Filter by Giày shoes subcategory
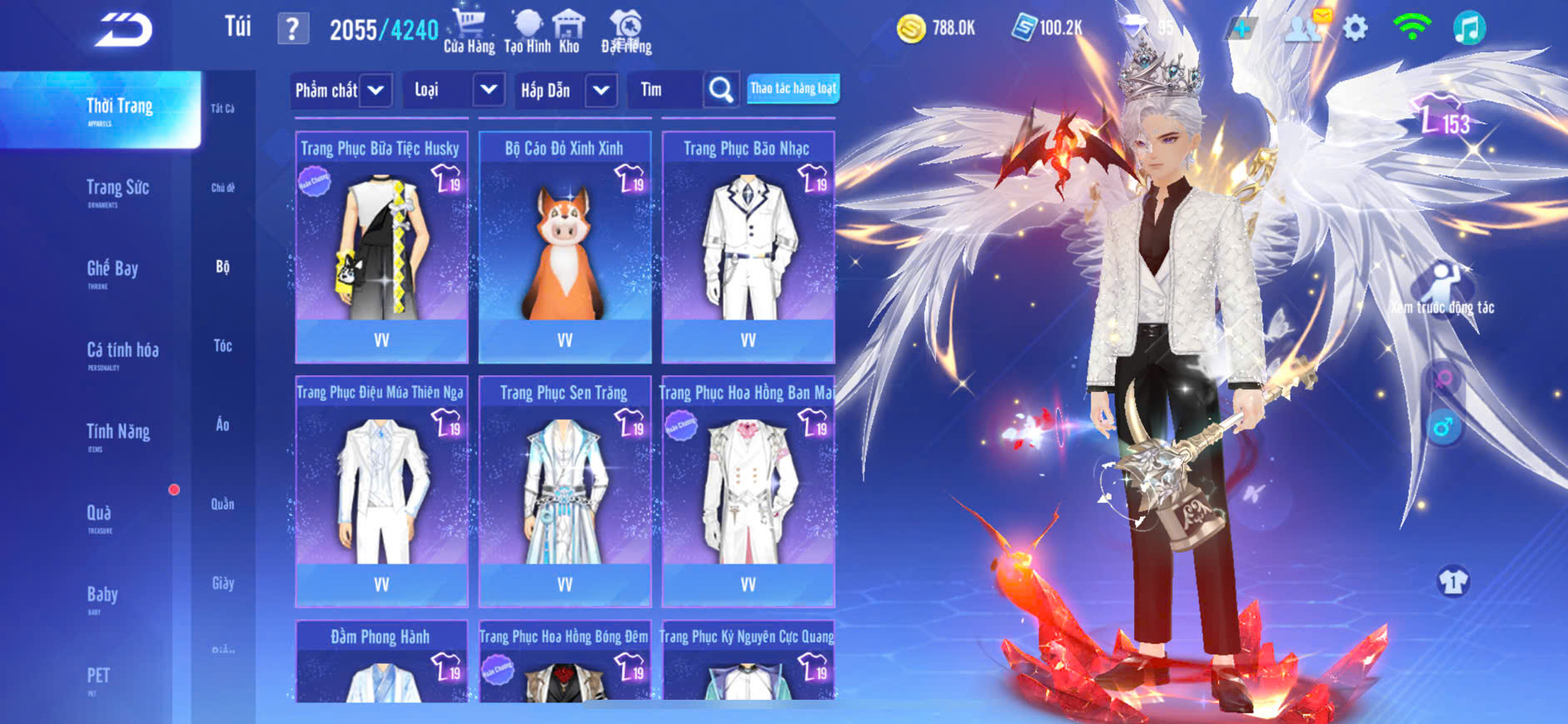Image resolution: width=1568 pixels, height=724 pixels. (x=222, y=583)
